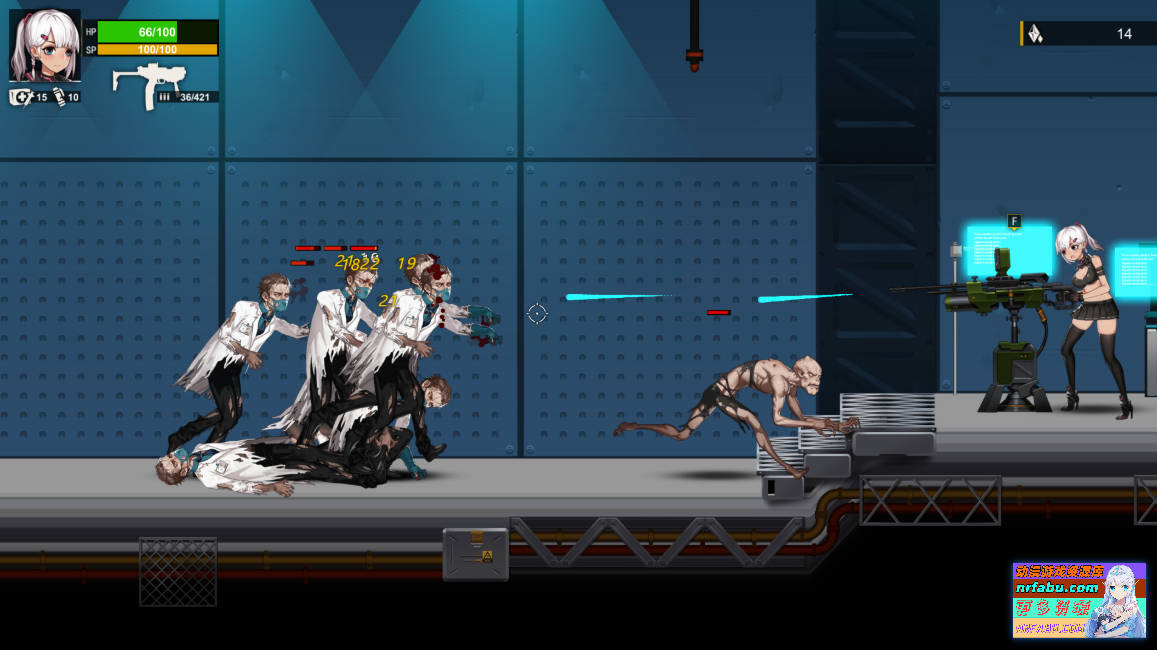Click the white-haired character portrait
Screen dimensions: 1157x650
[x=44, y=46]
